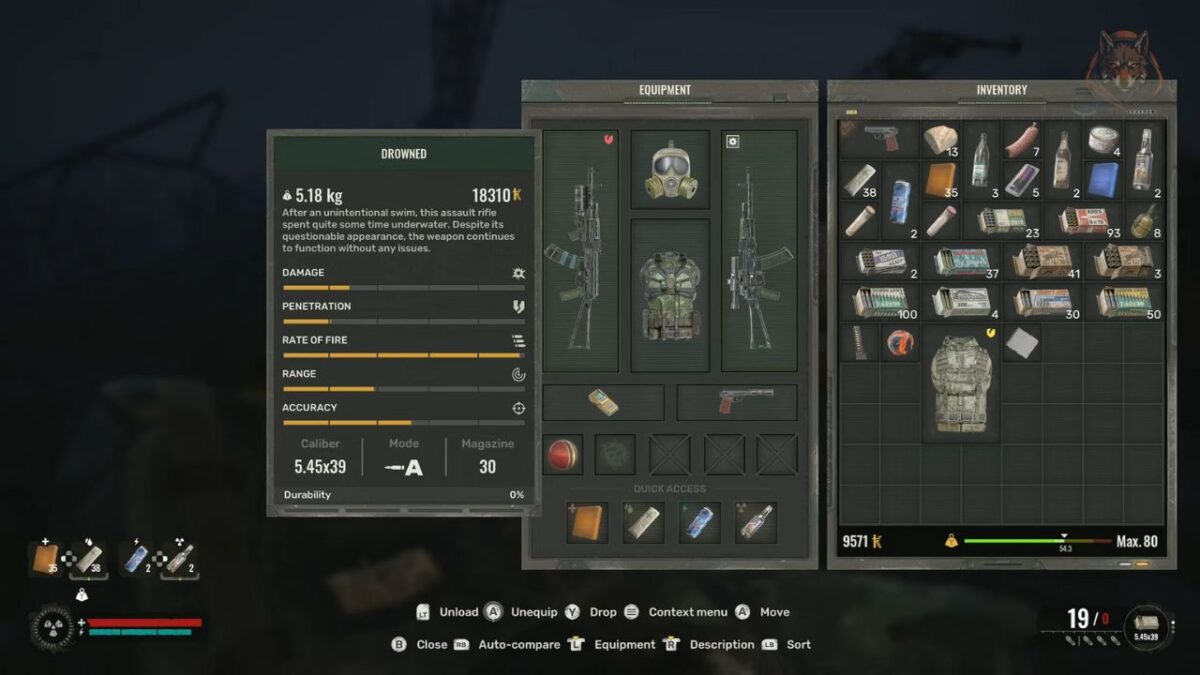1200x675 pixels.
Task: Select the yellow detector device slot
Action: click(603, 402)
